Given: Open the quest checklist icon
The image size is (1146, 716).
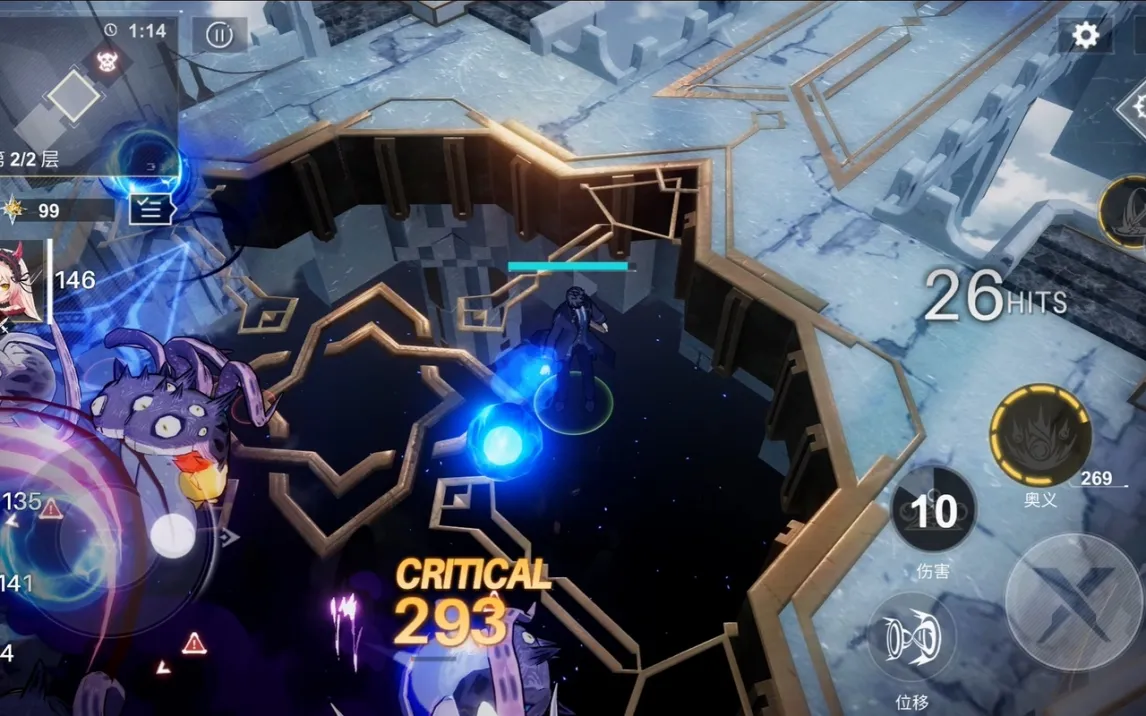Looking at the screenshot, I should 151,208.
